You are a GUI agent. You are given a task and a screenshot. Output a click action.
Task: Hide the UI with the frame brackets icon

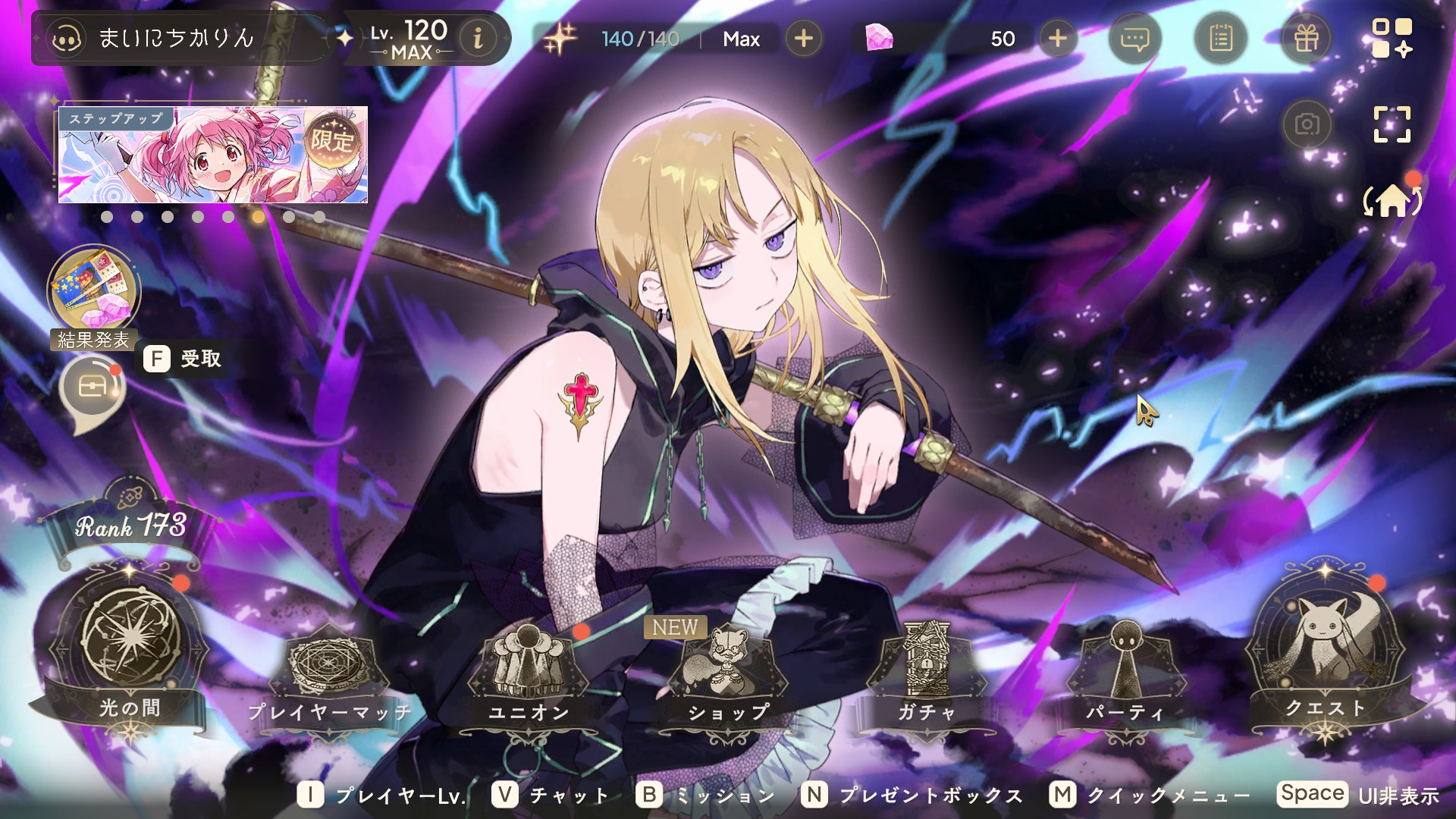pyautogui.click(x=1392, y=124)
